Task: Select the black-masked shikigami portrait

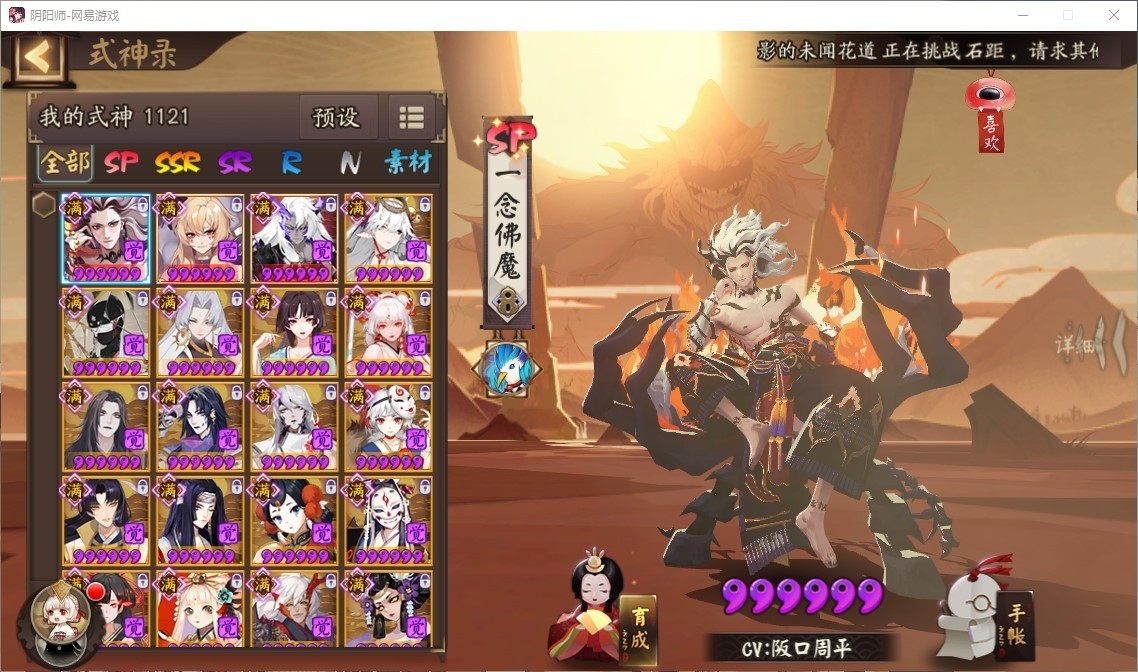Action: tap(106, 332)
